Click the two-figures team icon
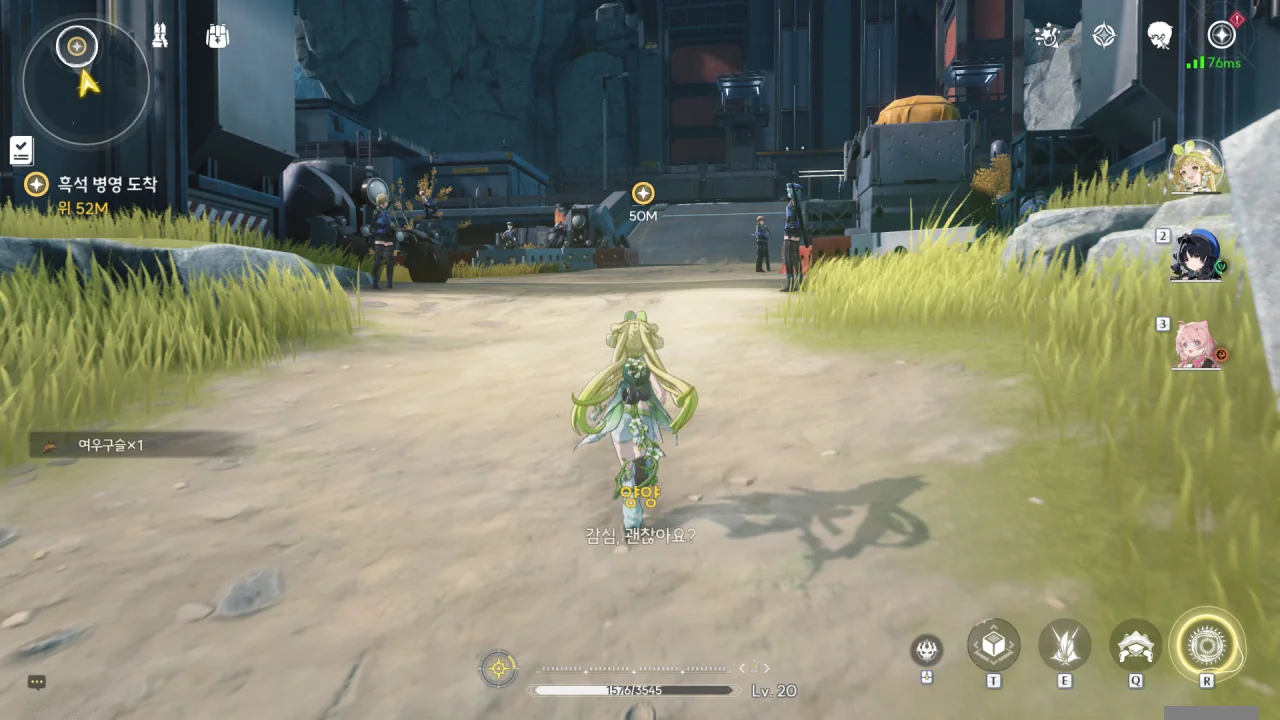Image resolution: width=1280 pixels, height=720 pixels. [x=160, y=36]
